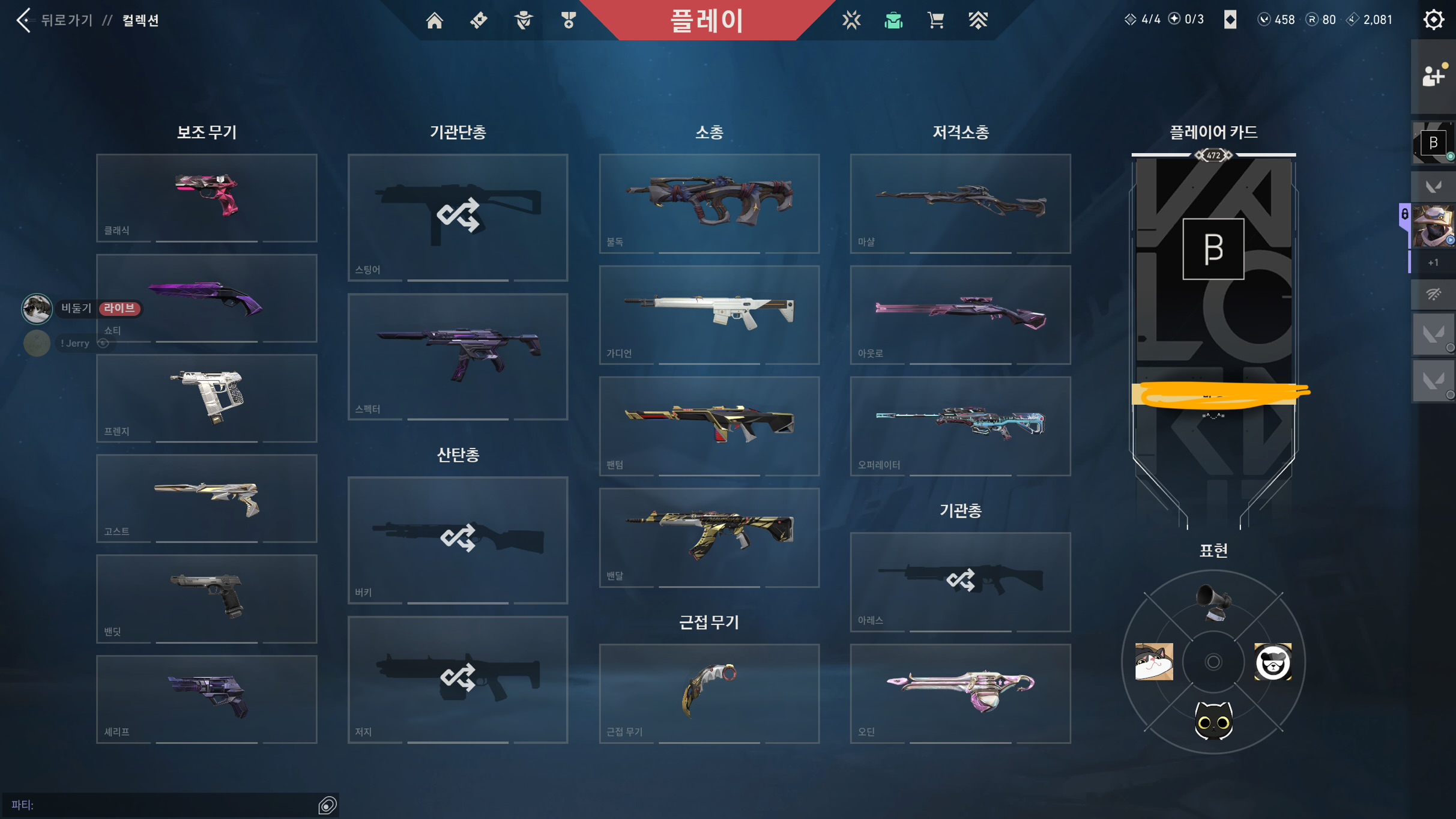Open the store cart icon
1456x819 pixels.
(x=935, y=20)
